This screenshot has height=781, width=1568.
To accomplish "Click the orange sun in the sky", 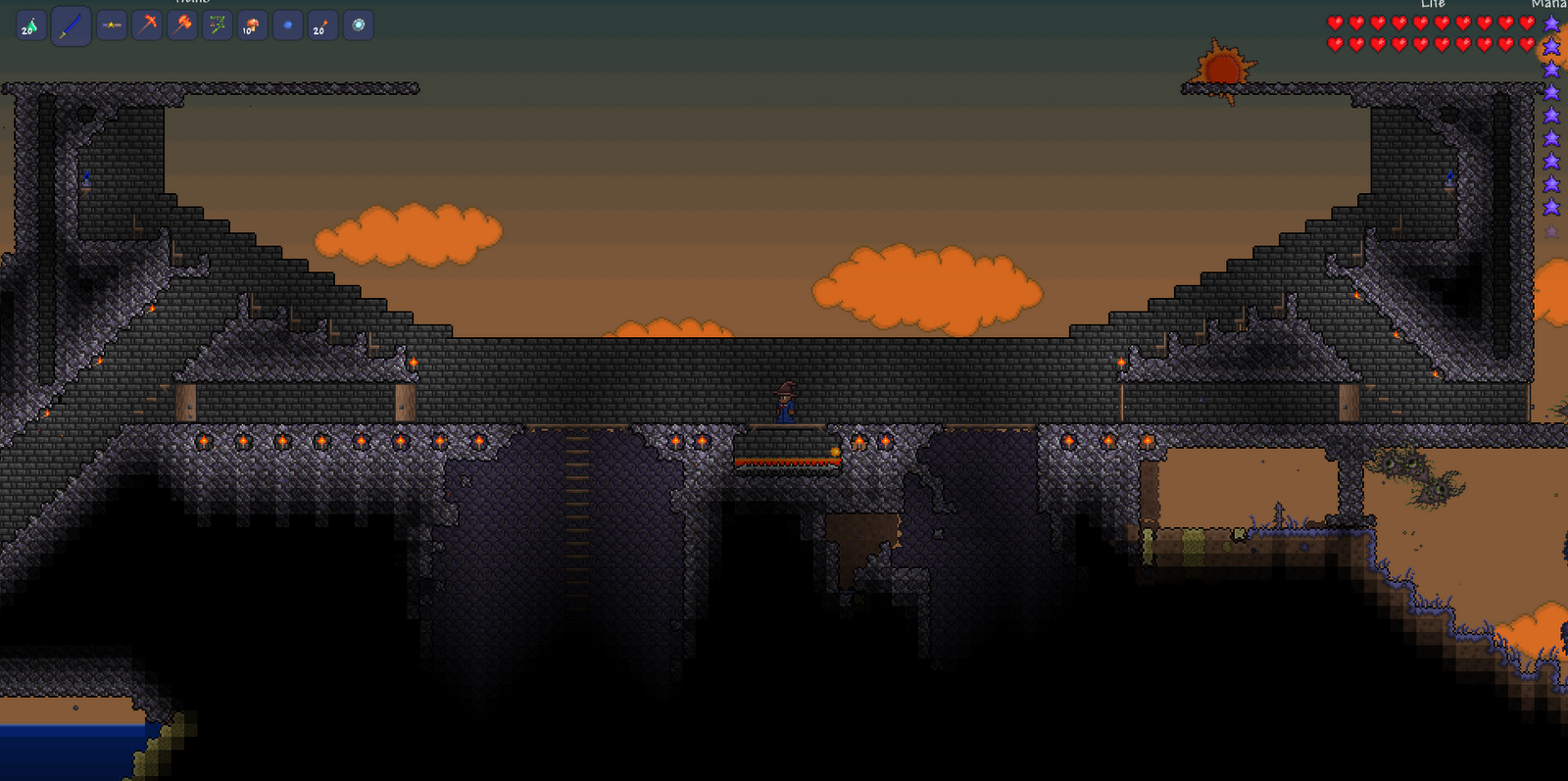I will pos(1222,69).
